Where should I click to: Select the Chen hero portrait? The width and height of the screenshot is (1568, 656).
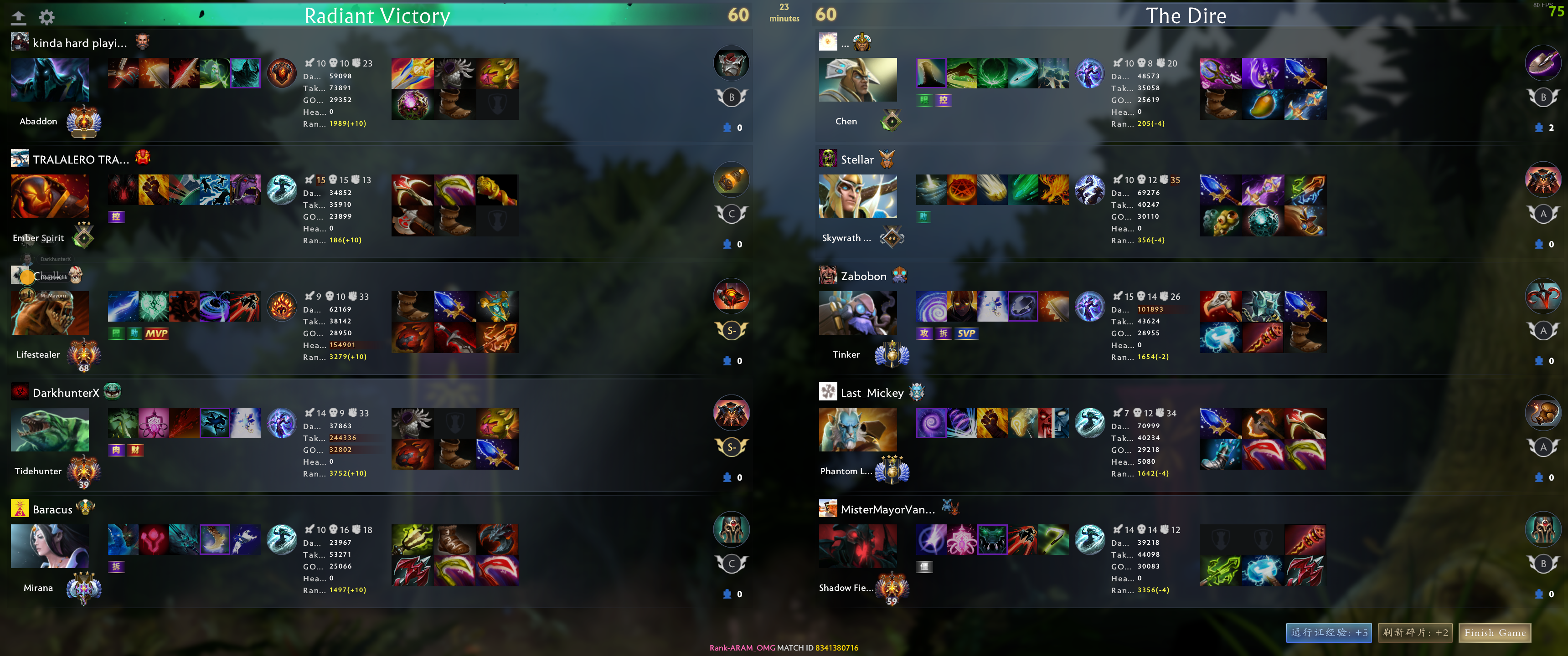[858, 80]
